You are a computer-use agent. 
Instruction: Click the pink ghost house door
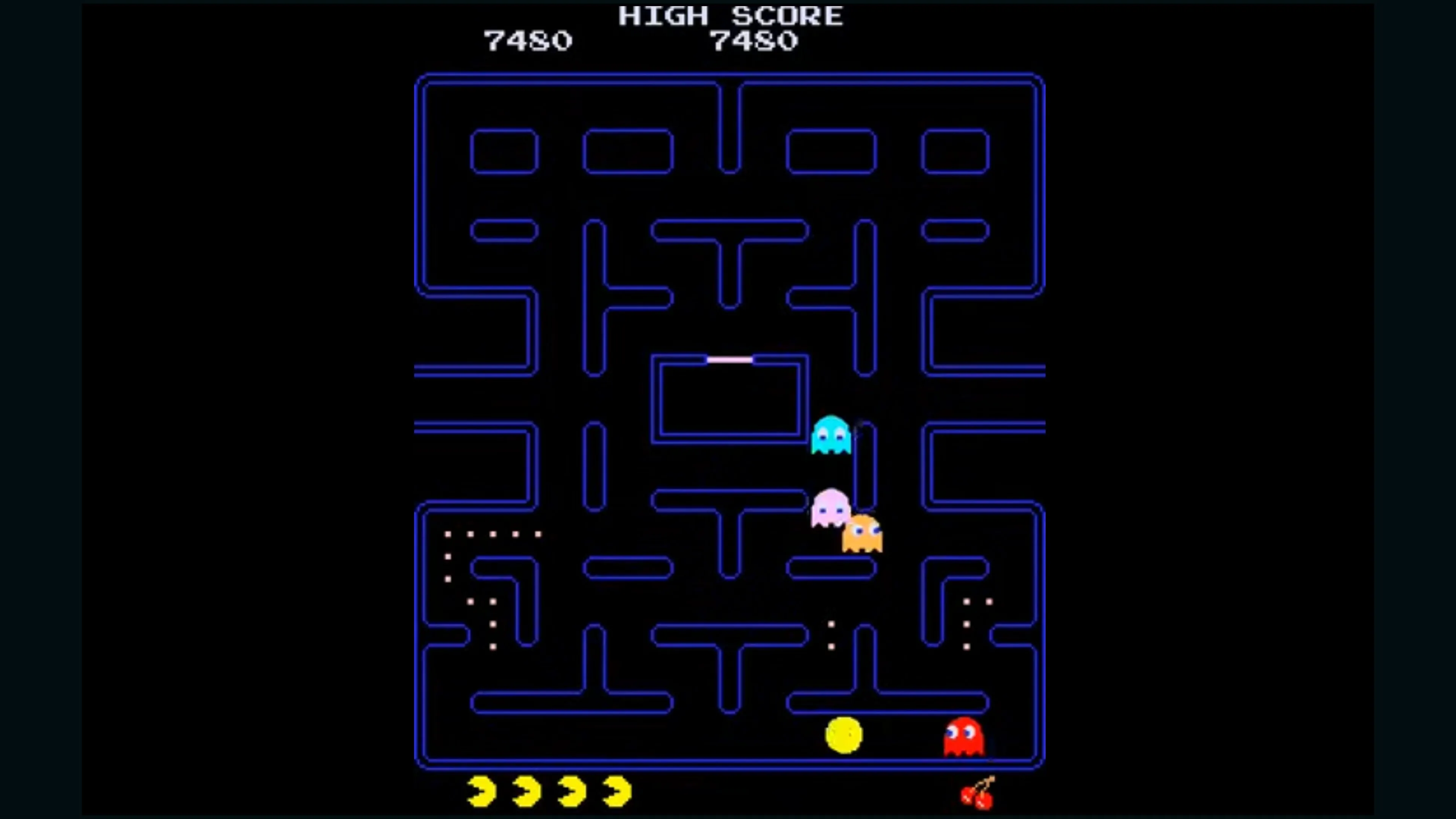[729, 359]
